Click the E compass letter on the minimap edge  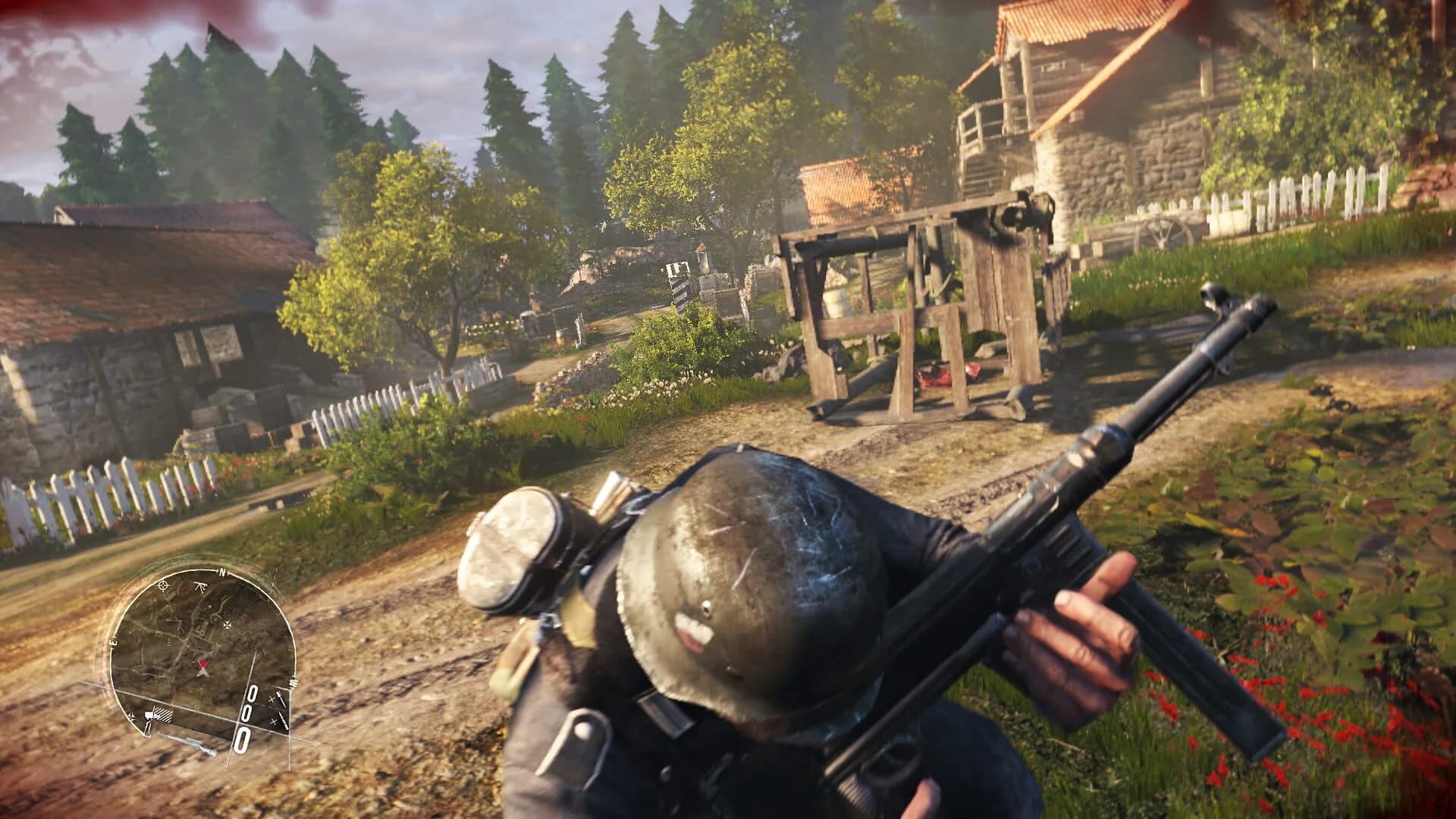click(x=111, y=641)
